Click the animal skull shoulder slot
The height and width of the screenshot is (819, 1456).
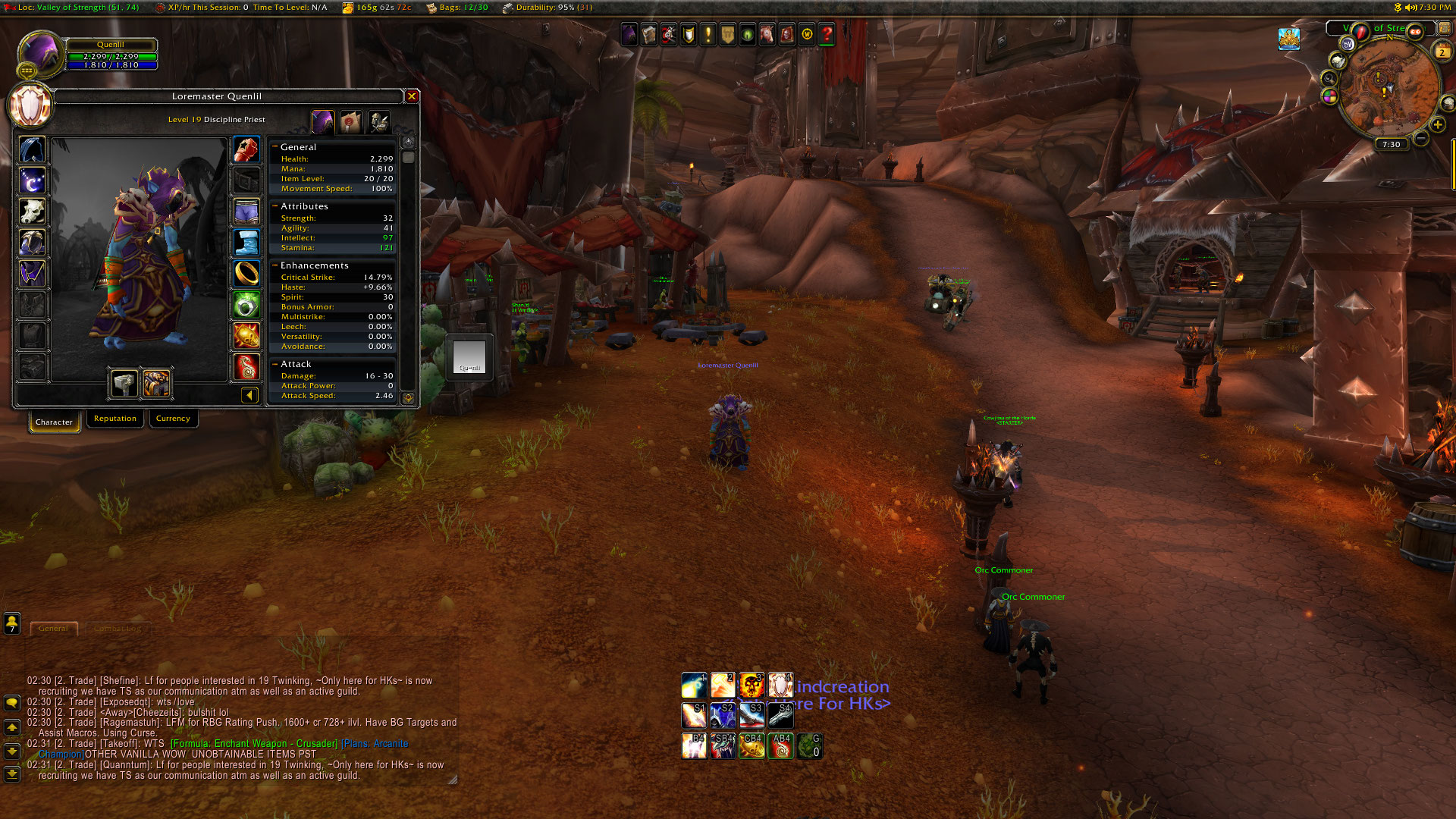click(x=32, y=212)
